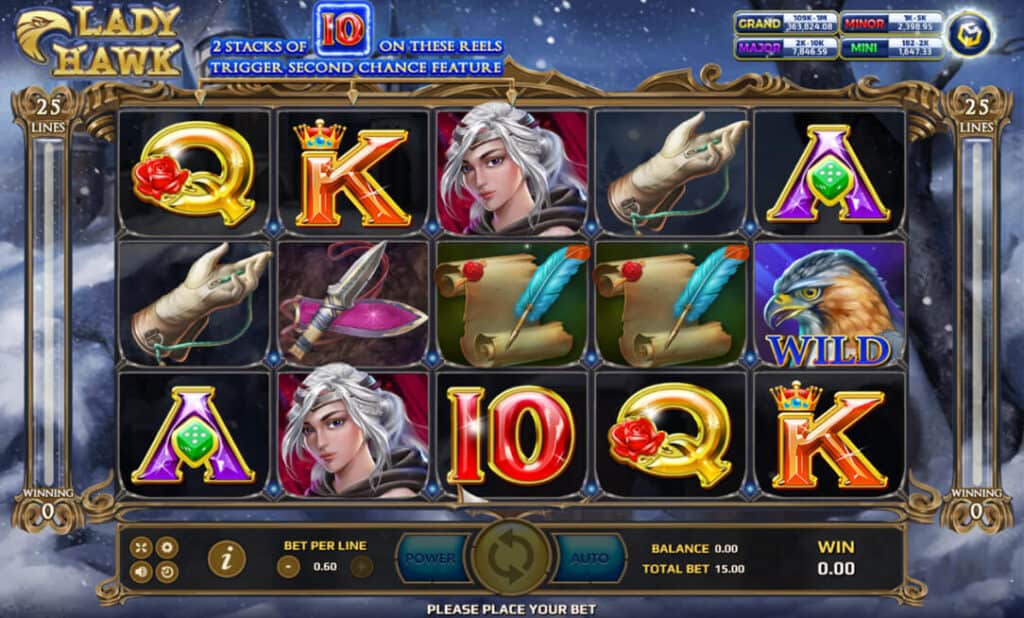Turn on AUTO spin
The height and width of the screenshot is (618, 1024).
click(590, 558)
